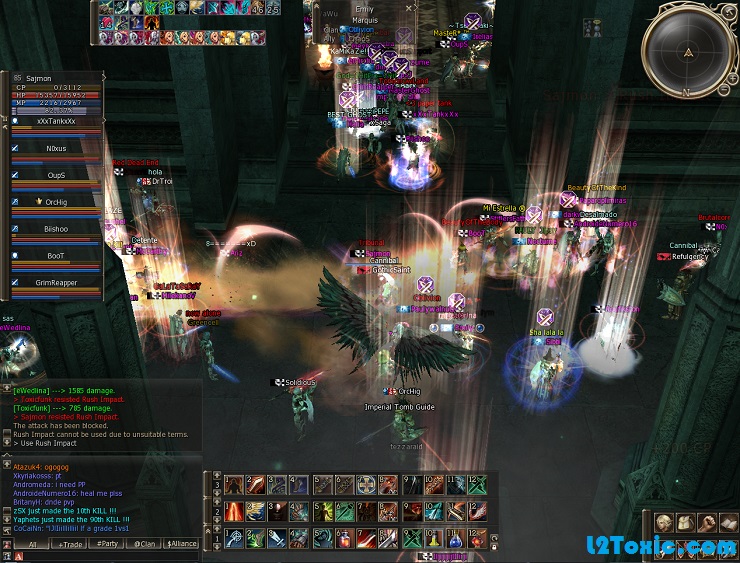Viewport: 740px width, 563px height.
Task: Switch to the All chat tab
Action: coord(33,544)
